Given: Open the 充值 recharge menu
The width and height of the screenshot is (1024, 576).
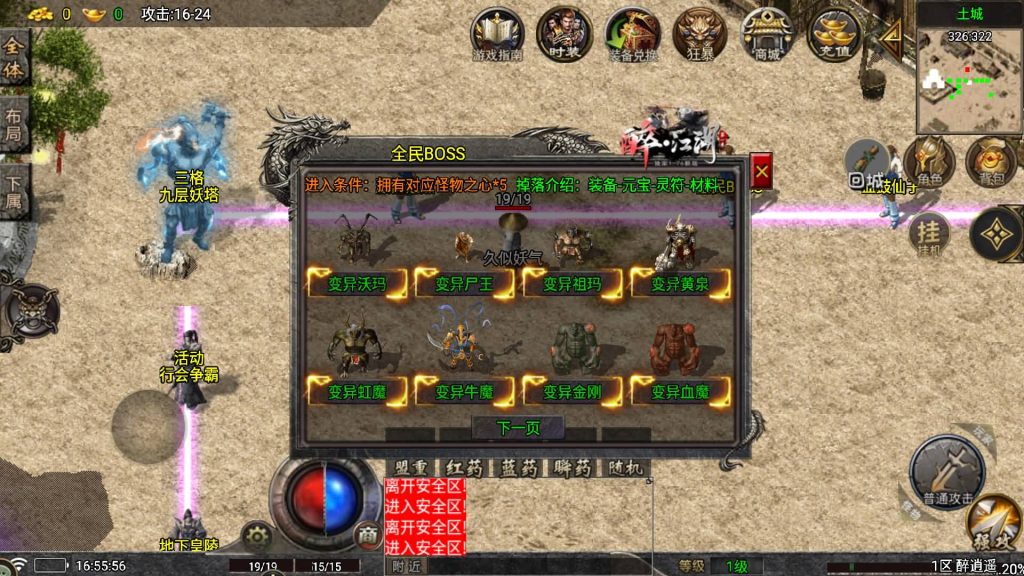Looking at the screenshot, I should [x=834, y=35].
